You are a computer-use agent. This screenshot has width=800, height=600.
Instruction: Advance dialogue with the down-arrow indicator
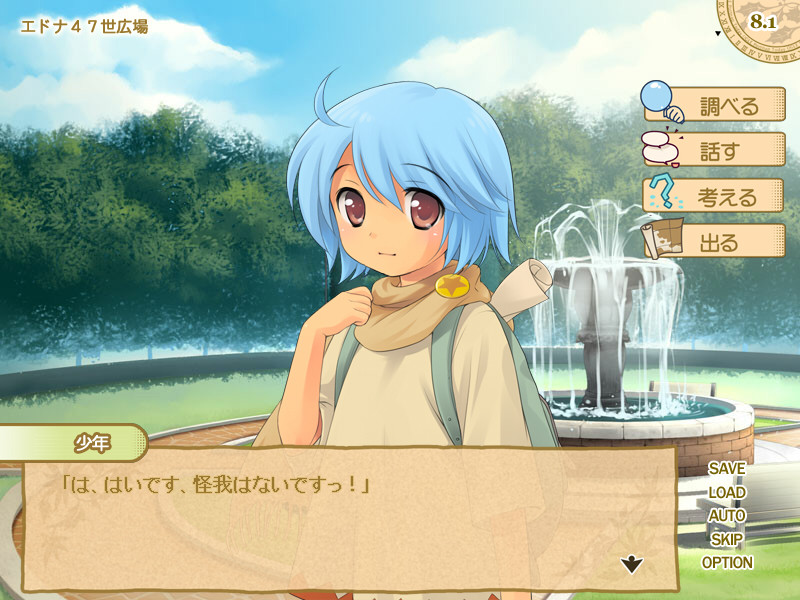pyautogui.click(x=632, y=565)
